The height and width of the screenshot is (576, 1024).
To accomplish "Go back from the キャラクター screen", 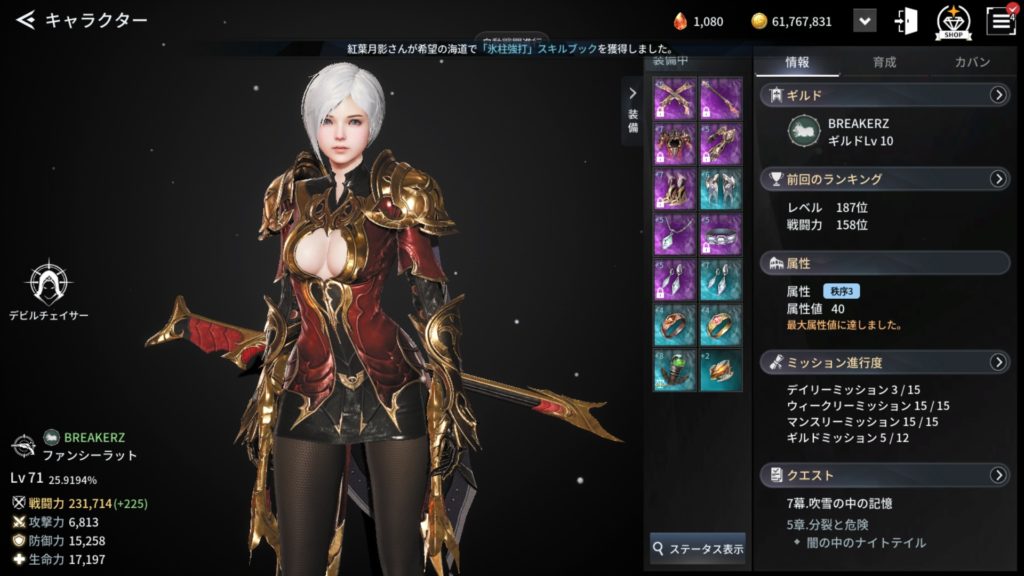I will tap(26, 20).
